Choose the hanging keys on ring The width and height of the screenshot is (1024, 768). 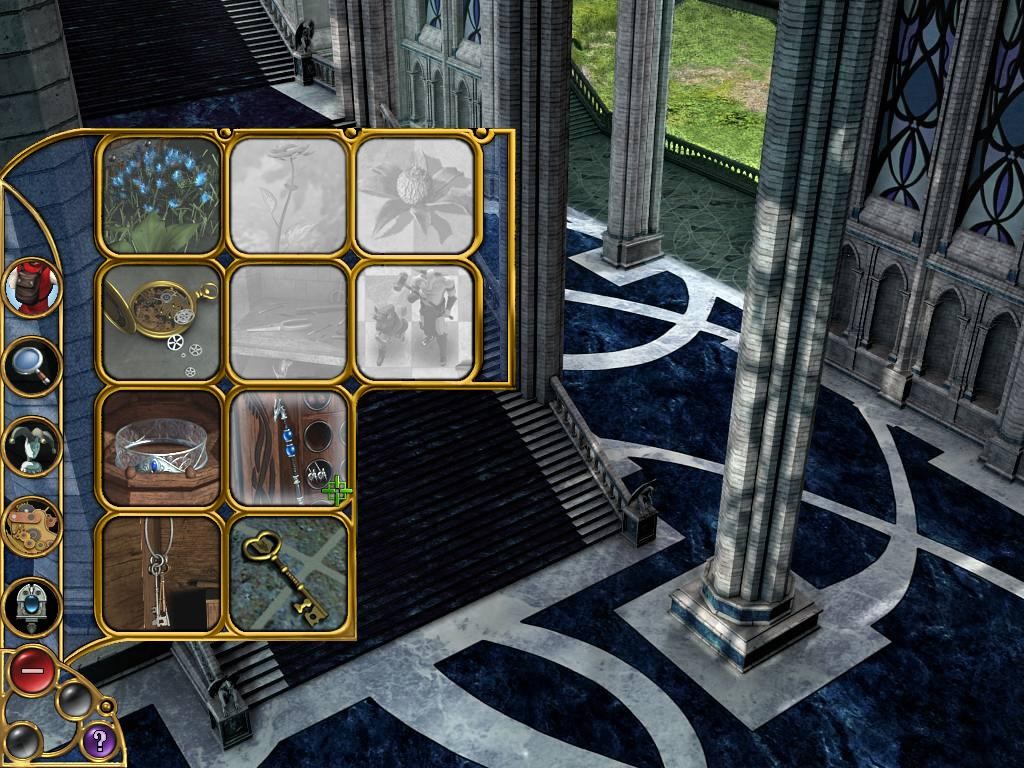coord(160,574)
